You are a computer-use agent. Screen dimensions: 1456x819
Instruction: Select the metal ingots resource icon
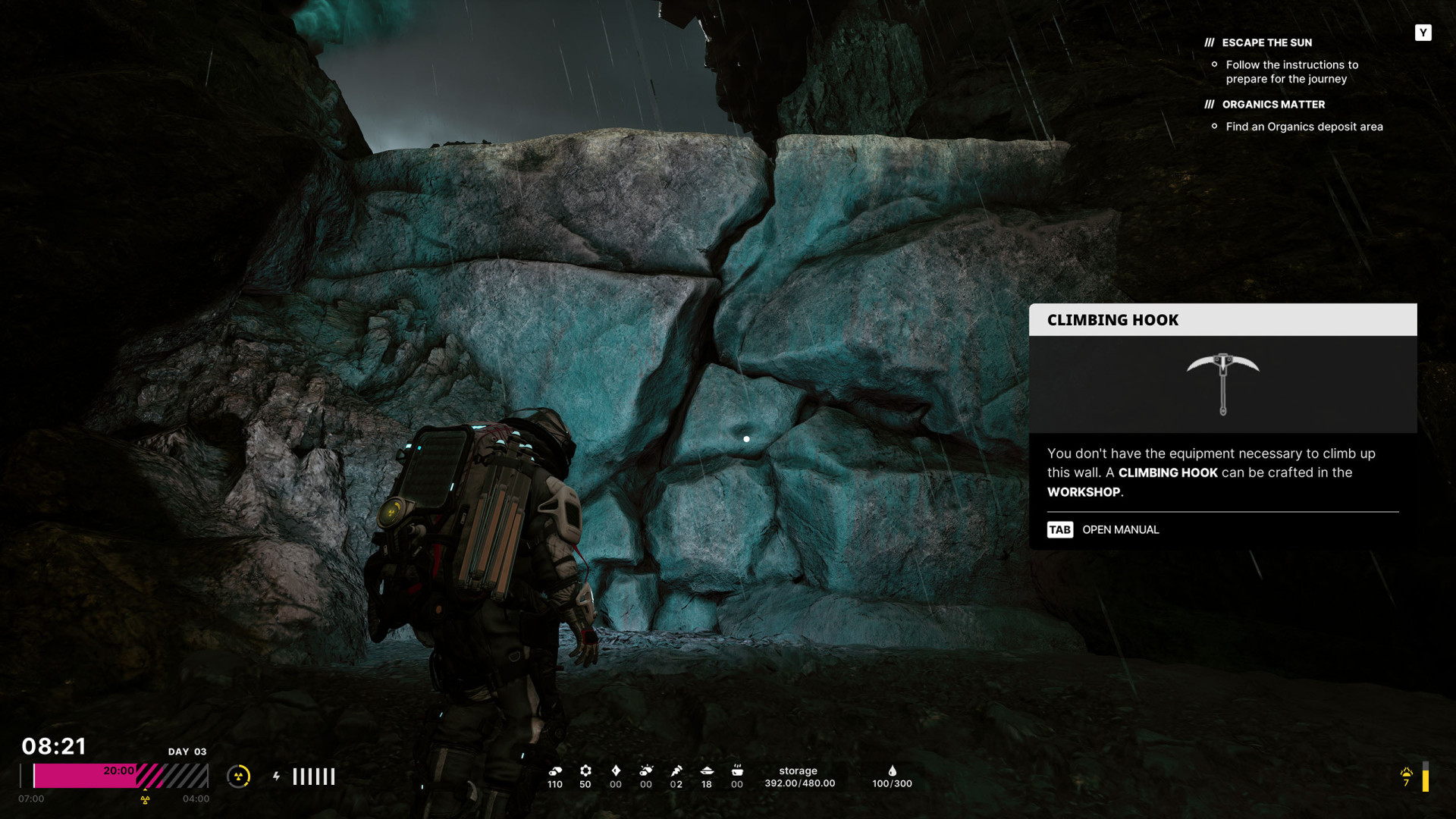point(555,770)
